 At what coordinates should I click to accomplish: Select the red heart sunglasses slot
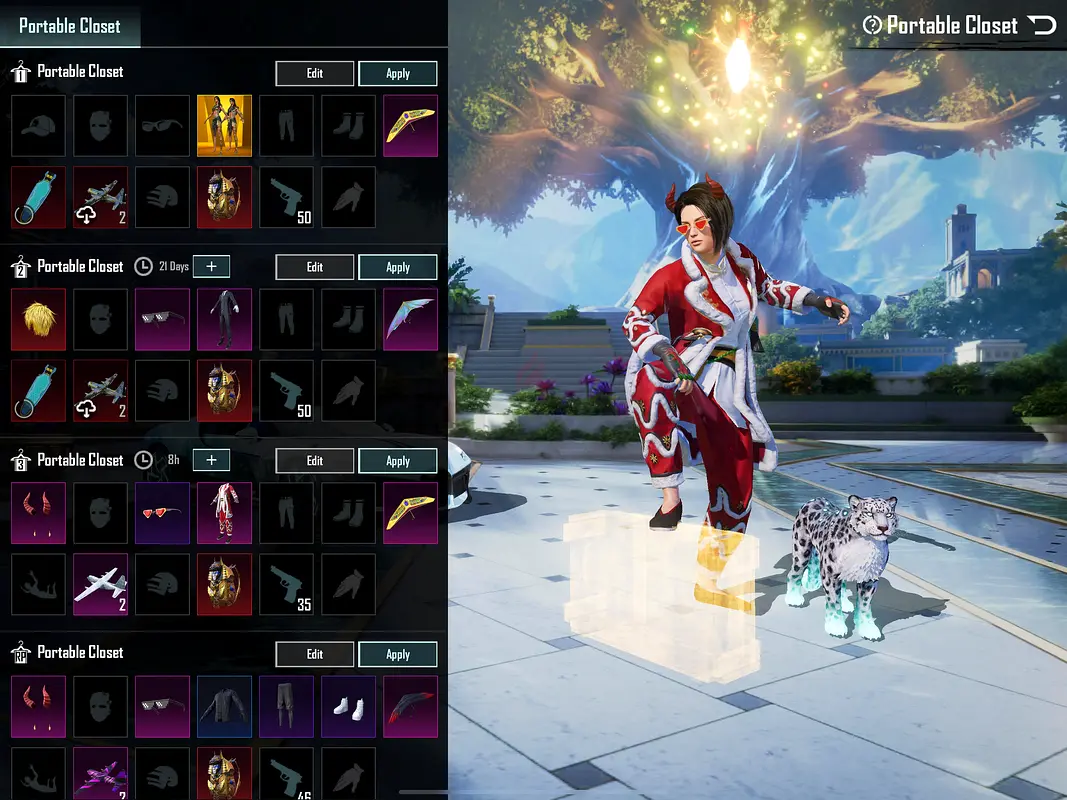click(x=162, y=514)
